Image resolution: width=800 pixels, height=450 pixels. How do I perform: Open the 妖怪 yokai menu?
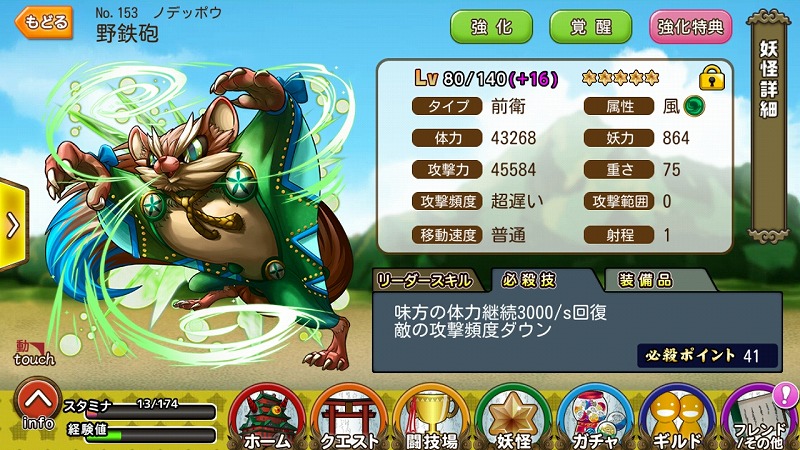tap(512, 417)
